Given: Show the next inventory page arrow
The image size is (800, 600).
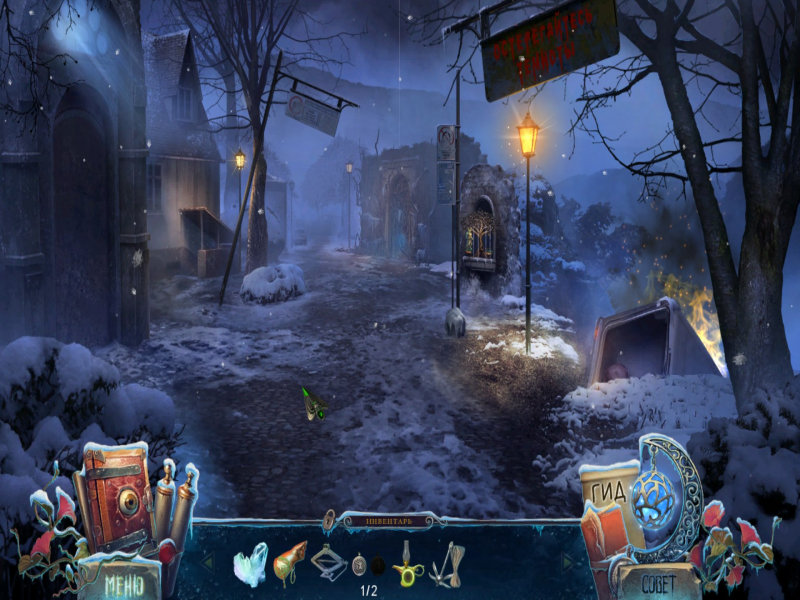Looking at the screenshot, I should 567,562.
